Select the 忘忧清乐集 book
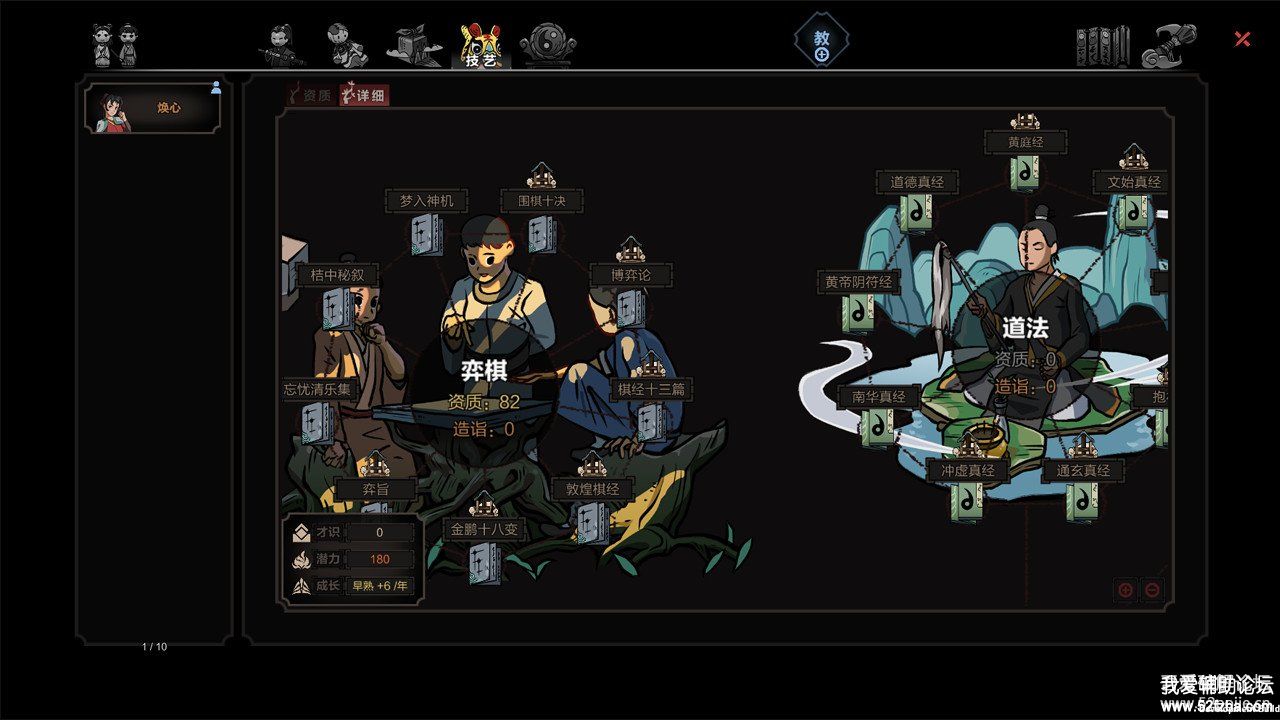The width and height of the screenshot is (1280, 720). pos(318,422)
